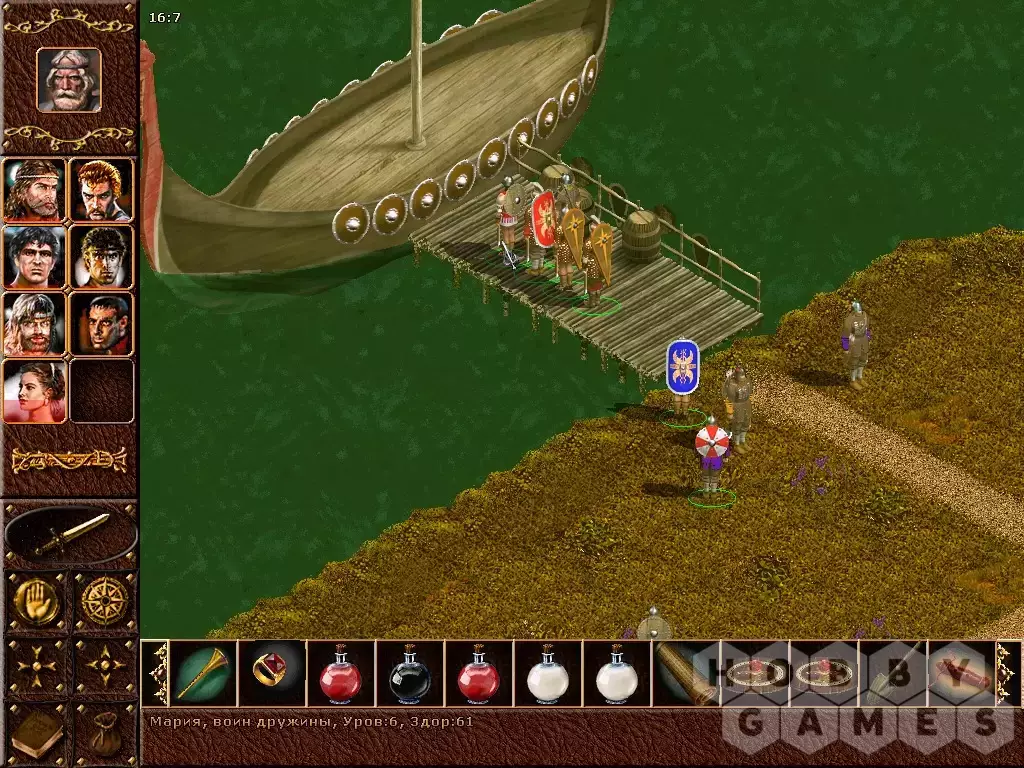The width and height of the screenshot is (1024, 768).
Task: Pick the shovel in the hotbar
Action: [891, 674]
